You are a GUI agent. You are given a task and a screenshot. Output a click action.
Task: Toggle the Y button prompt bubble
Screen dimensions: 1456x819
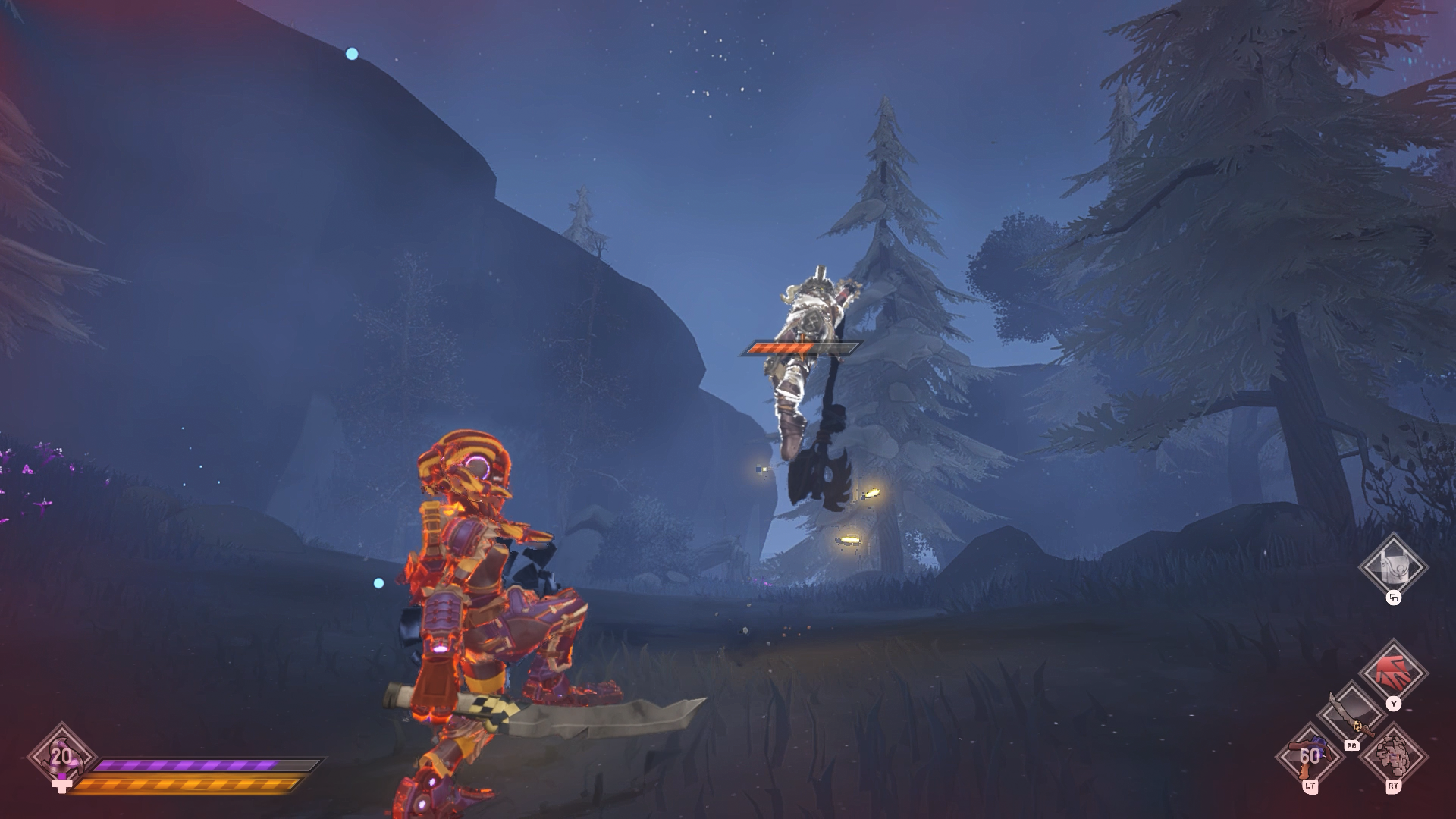(x=1395, y=704)
